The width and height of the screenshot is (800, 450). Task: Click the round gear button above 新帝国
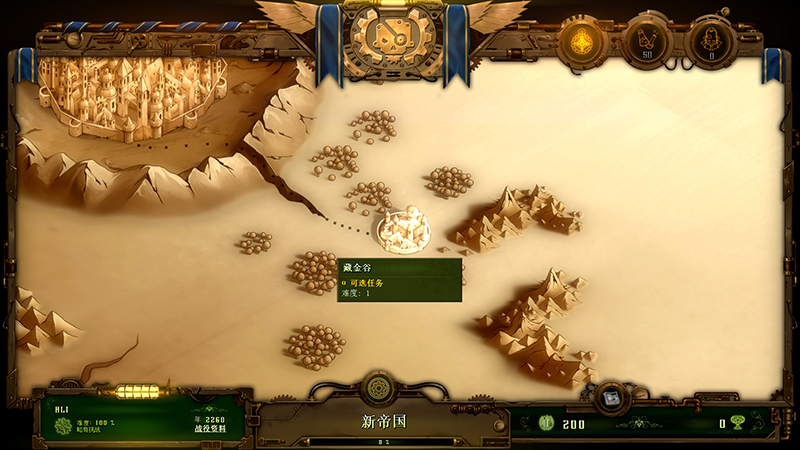click(x=378, y=387)
